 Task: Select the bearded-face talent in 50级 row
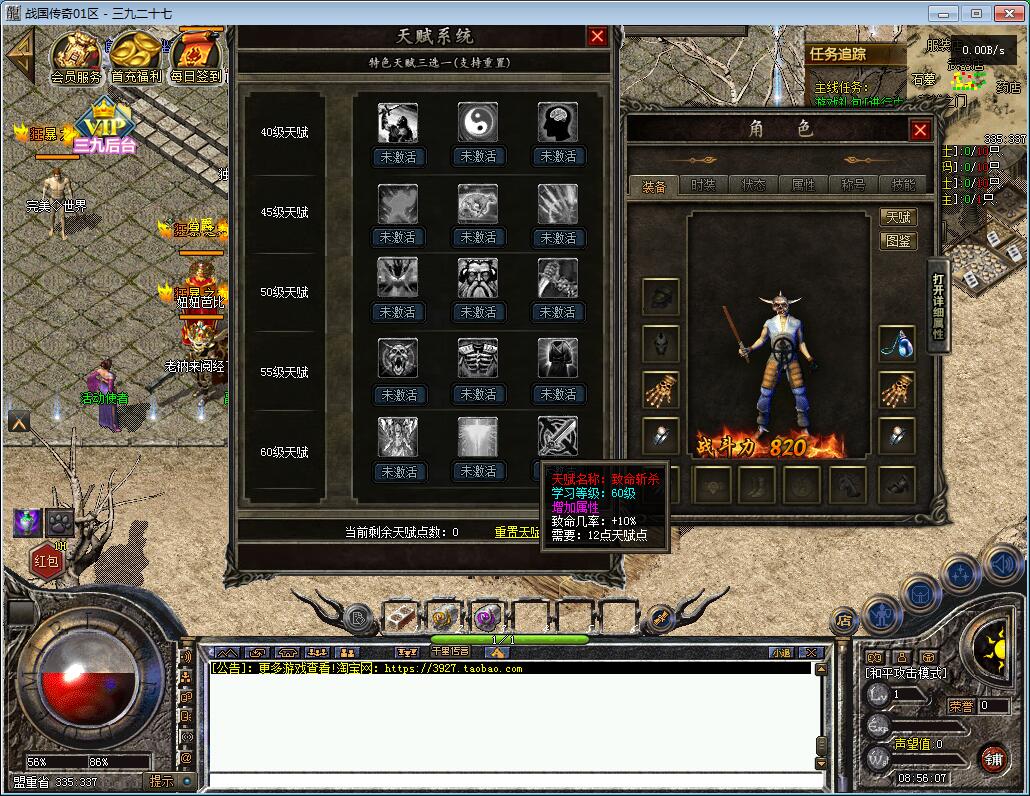point(477,279)
